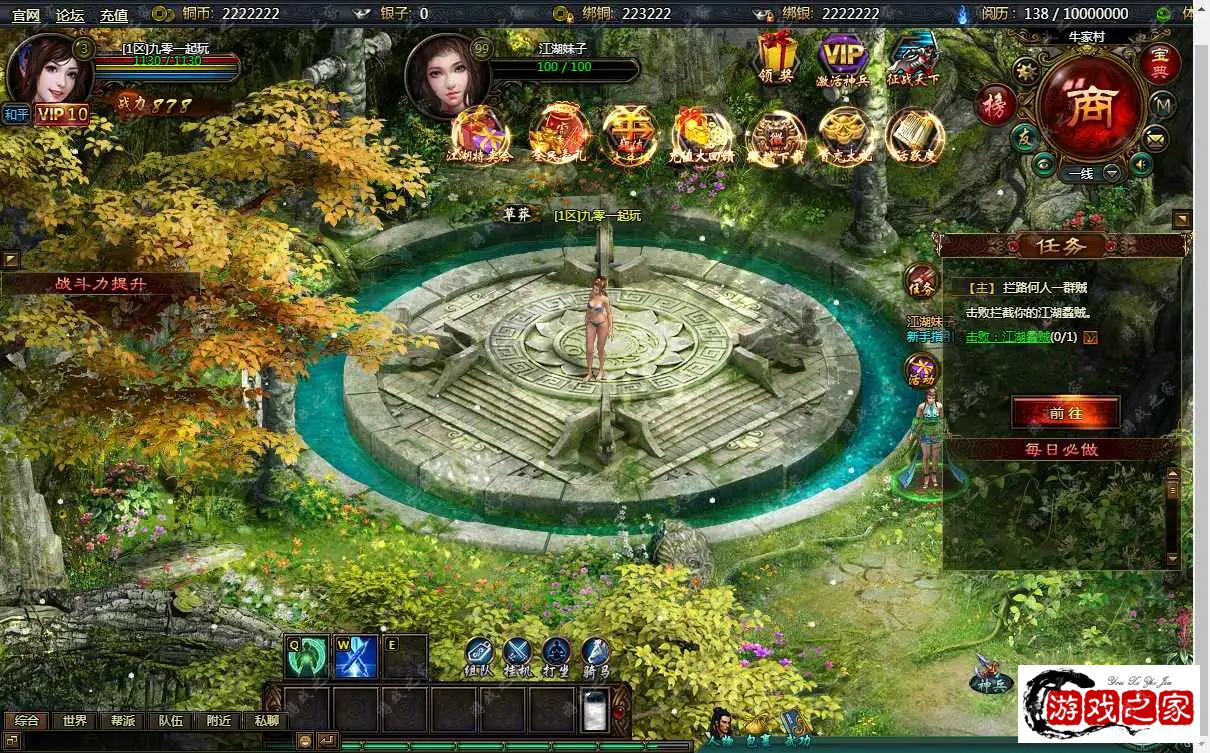Activate the Q green figure skill
This screenshot has width=1210, height=753.
tap(307, 656)
